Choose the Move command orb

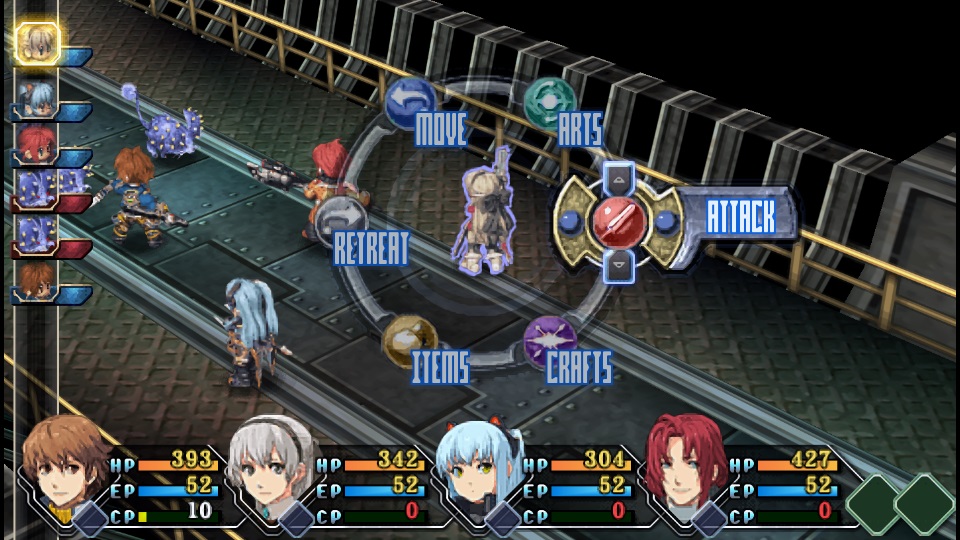pyautogui.click(x=410, y=101)
